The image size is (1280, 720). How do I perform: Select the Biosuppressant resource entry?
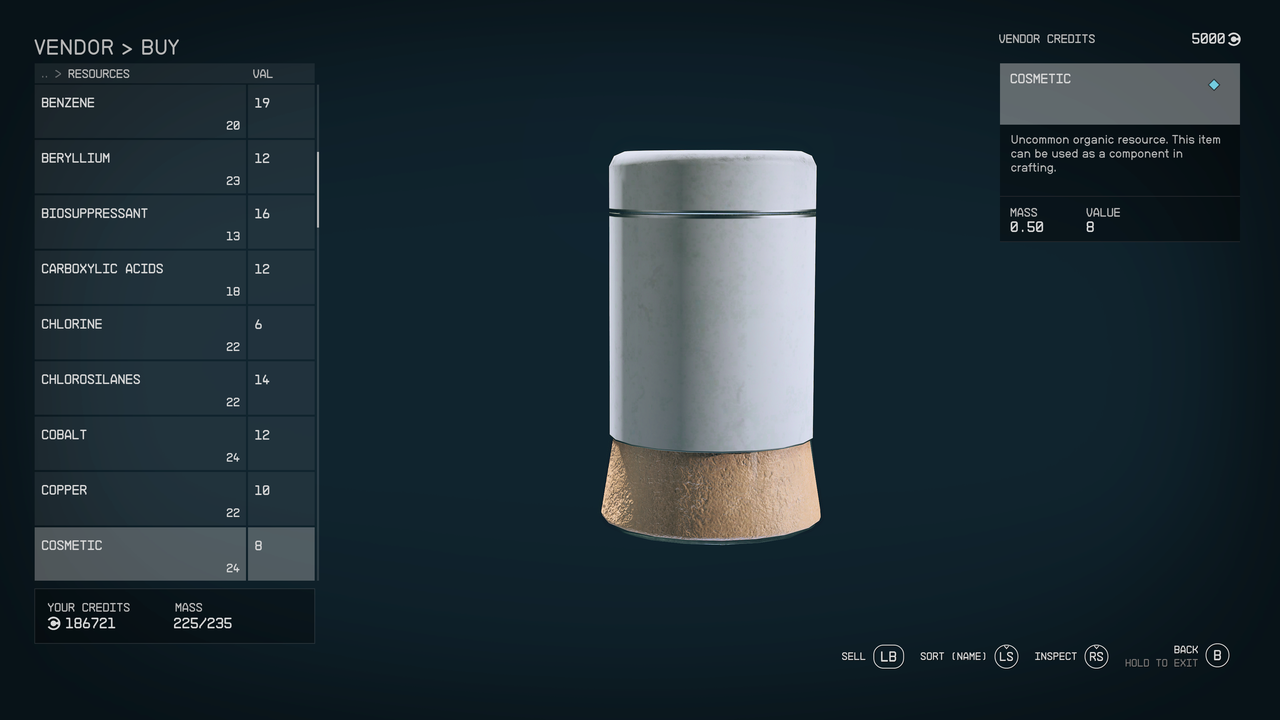tap(140, 221)
